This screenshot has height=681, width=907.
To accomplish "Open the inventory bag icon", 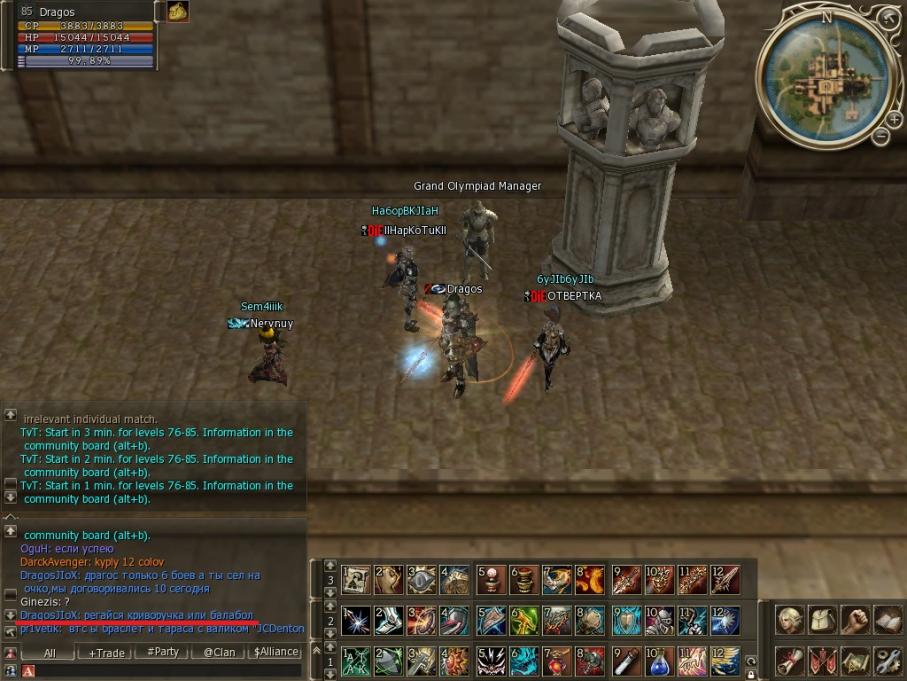I will 822,620.
